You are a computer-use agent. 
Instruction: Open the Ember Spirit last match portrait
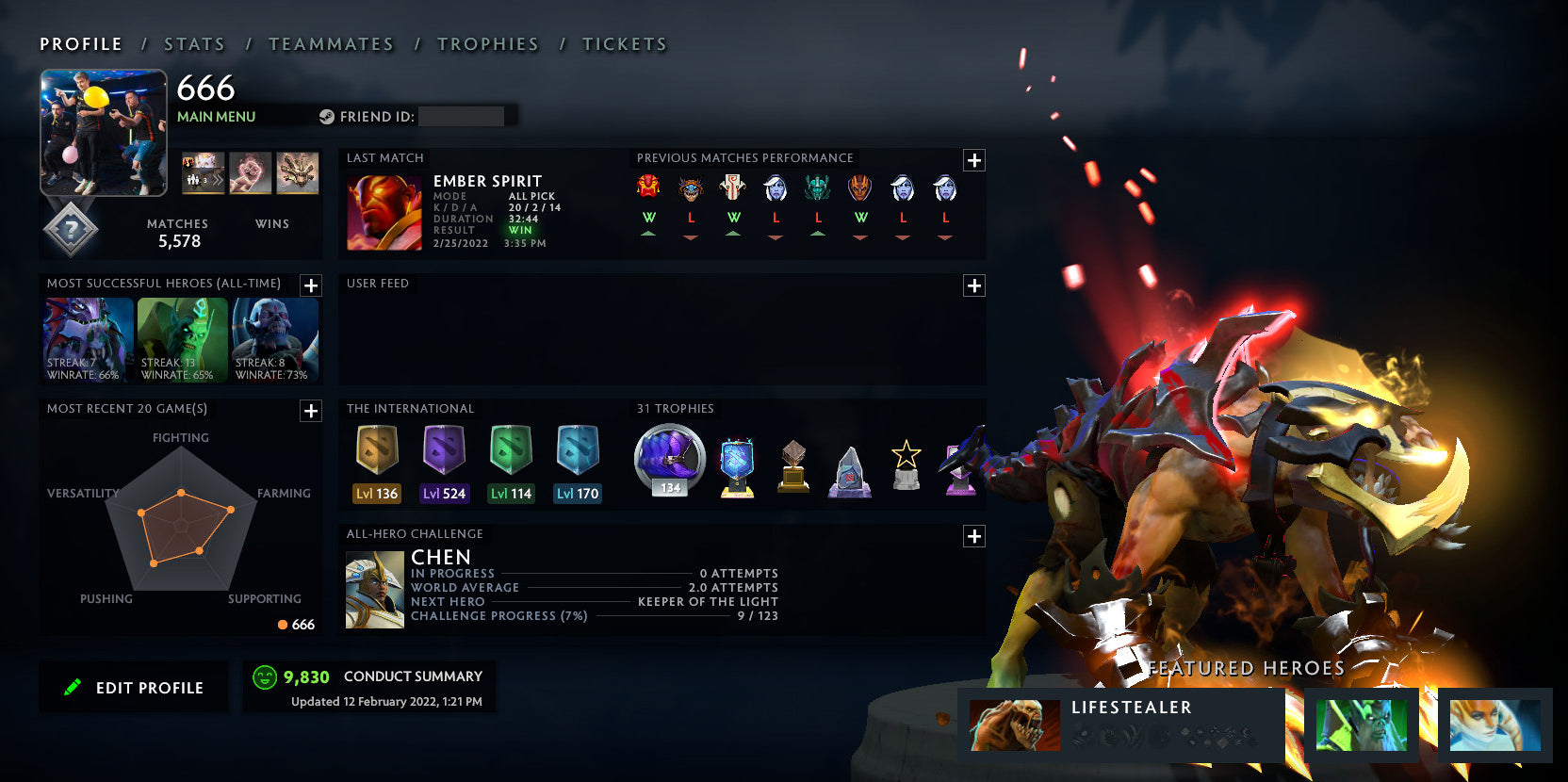click(384, 213)
